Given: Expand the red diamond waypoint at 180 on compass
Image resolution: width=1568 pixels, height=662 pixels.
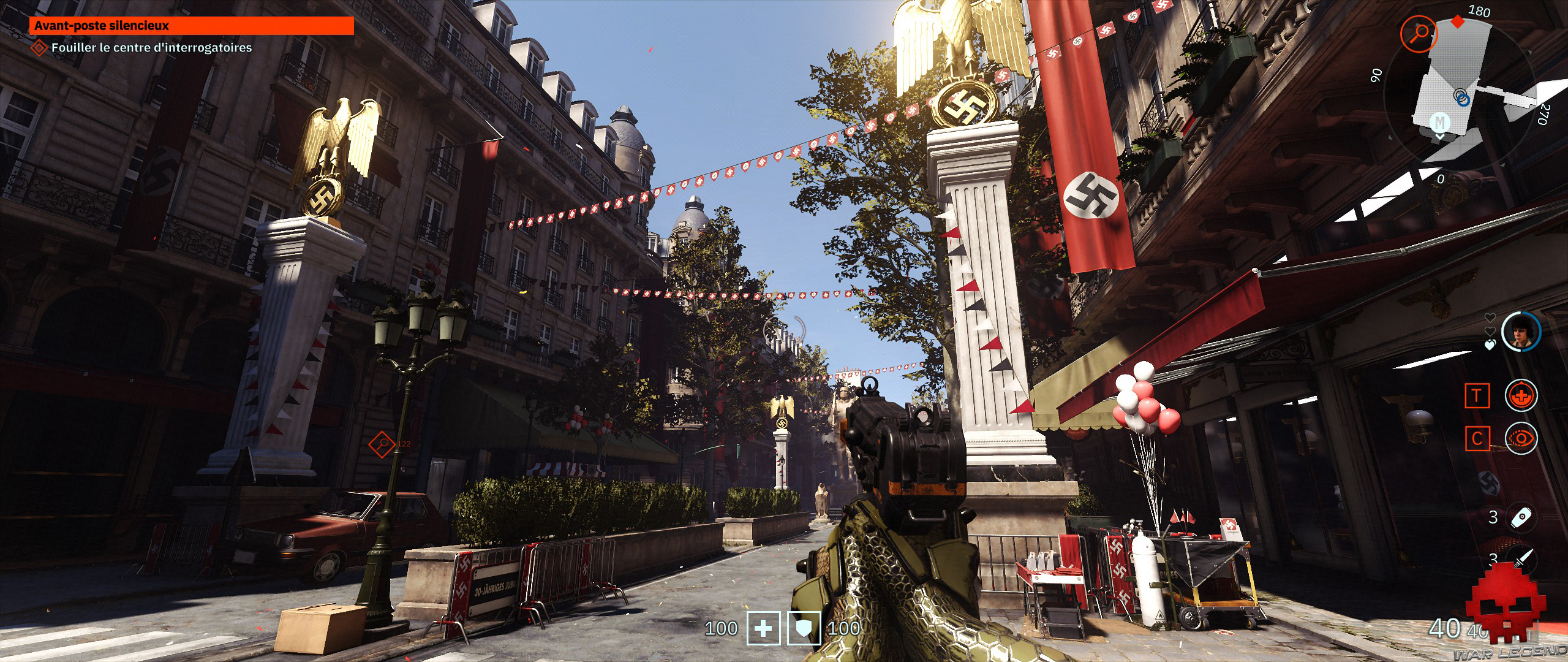Looking at the screenshot, I should (1457, 22).
